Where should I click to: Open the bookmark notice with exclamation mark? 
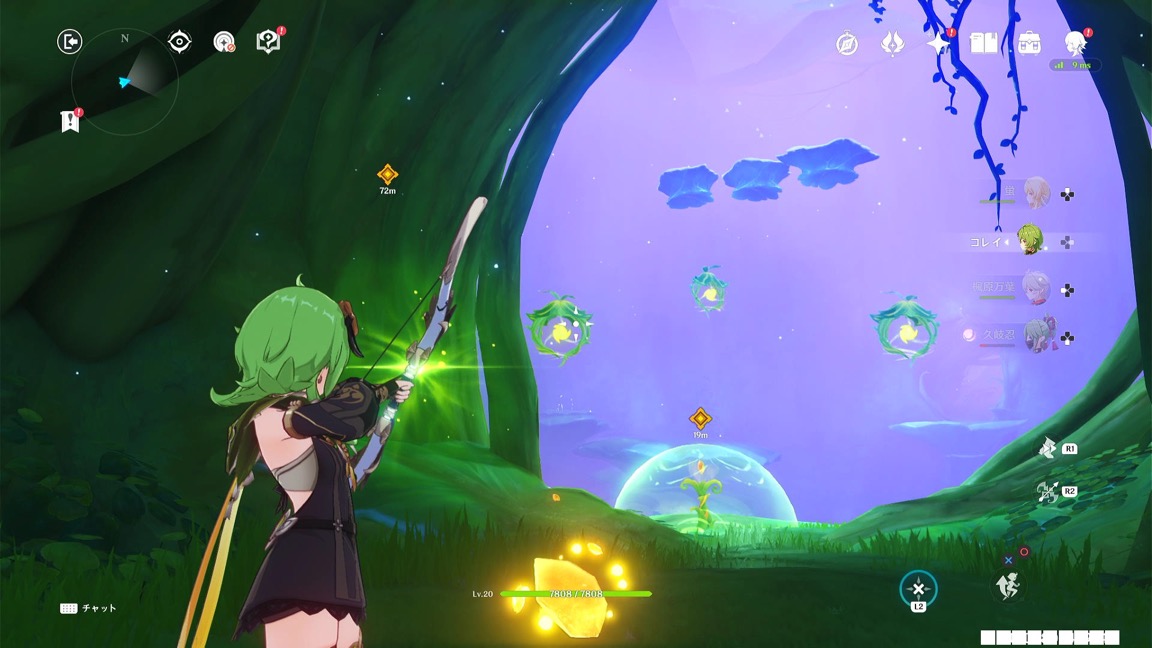(69, 121)
